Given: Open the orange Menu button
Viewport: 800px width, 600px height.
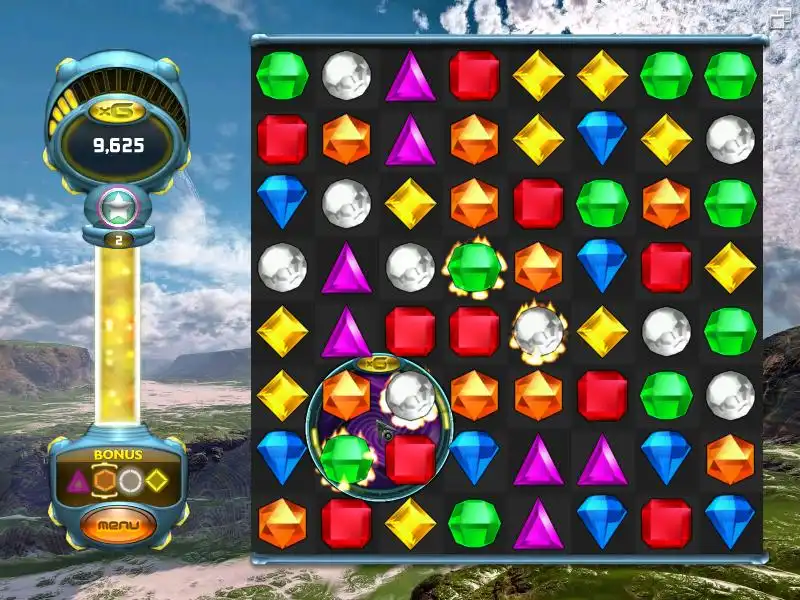Looking at the screenshot, I should pyautogui.click(x=119, y=523).
